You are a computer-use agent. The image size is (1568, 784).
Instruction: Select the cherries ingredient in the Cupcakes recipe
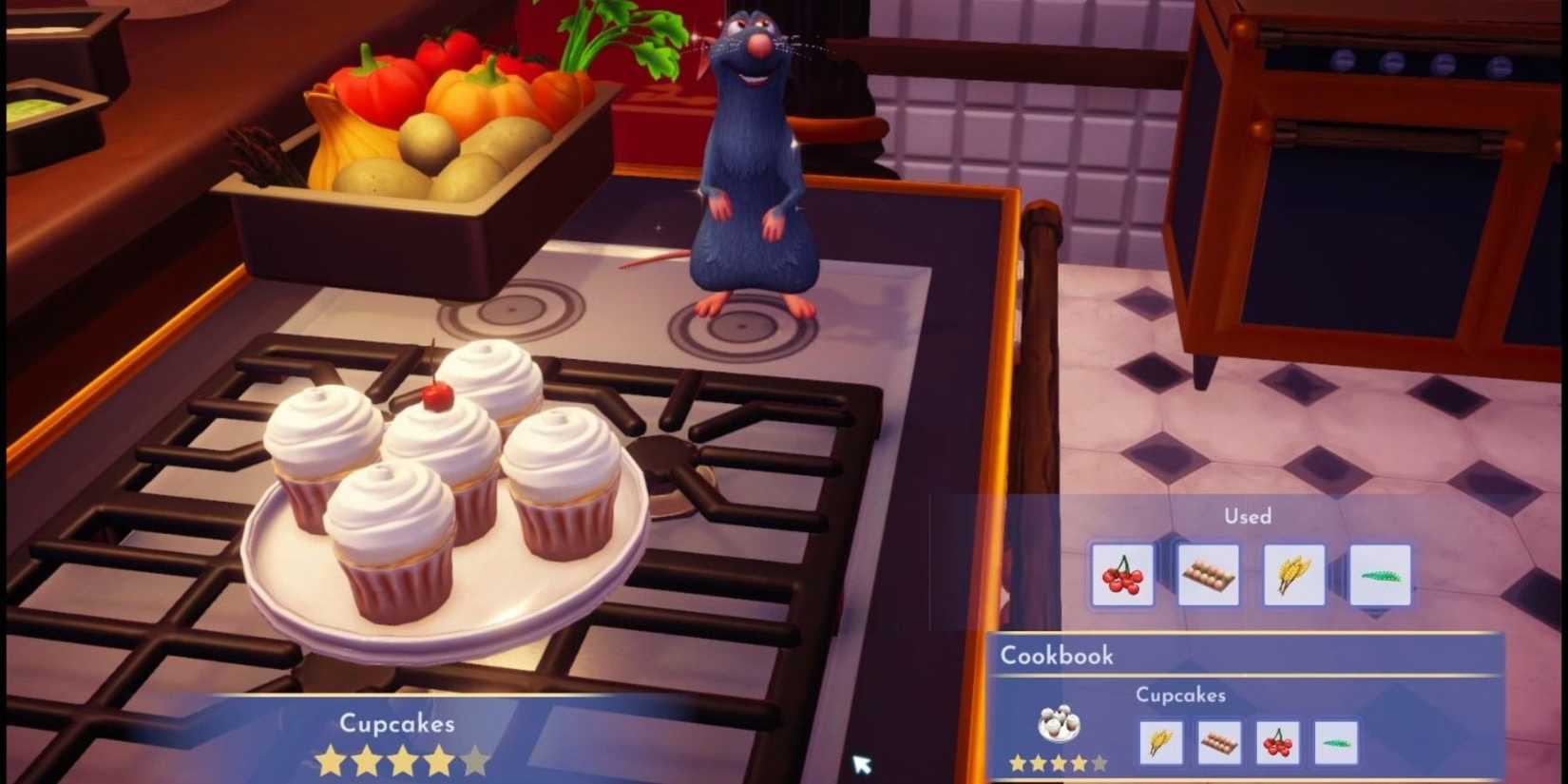pos(1279,742)
